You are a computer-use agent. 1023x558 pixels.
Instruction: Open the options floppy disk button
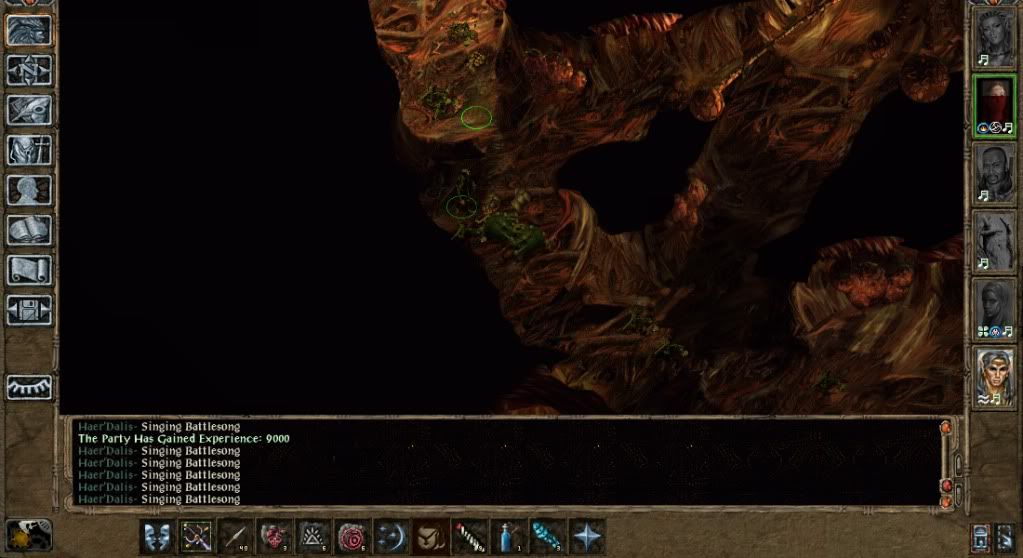pyautogui.click(x=29, y=310)
